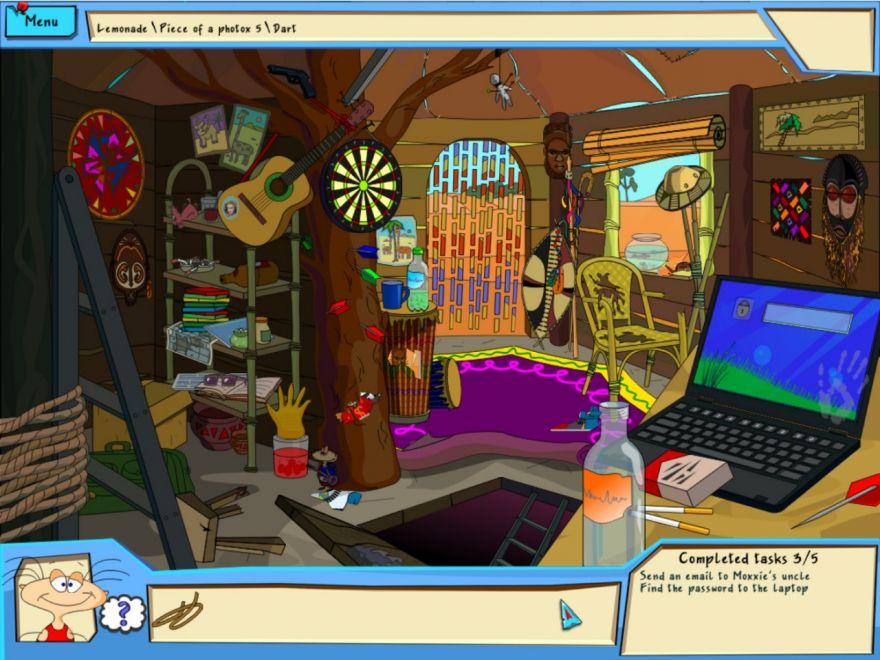The height and width of the screenshot is (660, 880).
Task: Select the rope item in inventory
Action: point(178,612)
